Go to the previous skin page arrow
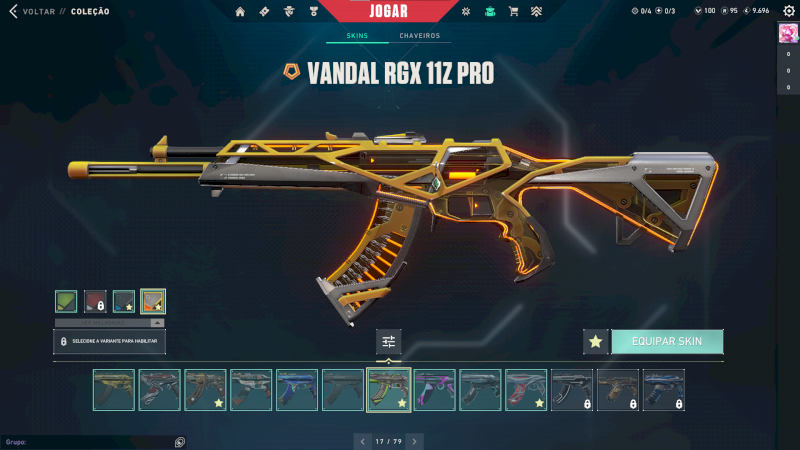Image resolution: width=800 pixels, height=450 pixels. coord(363,440)
